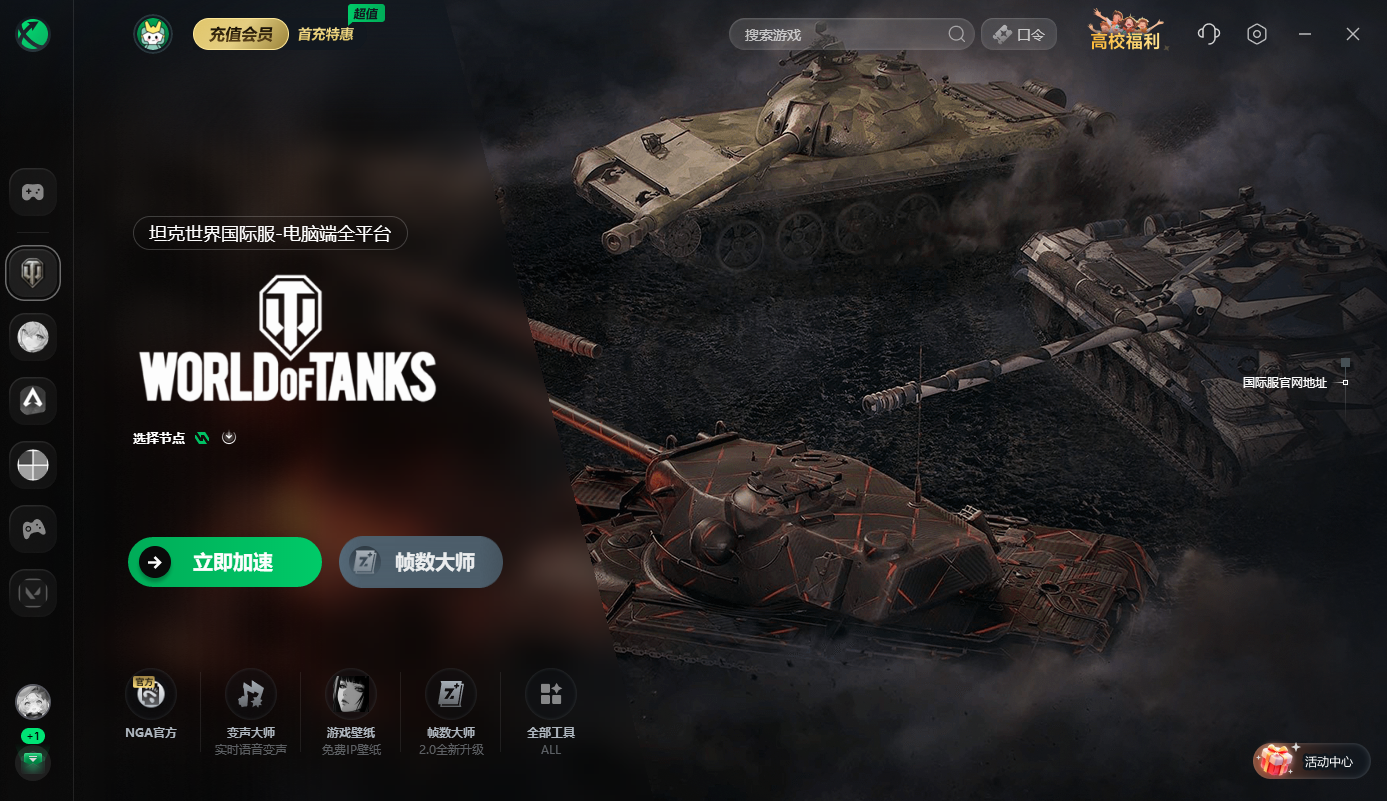The width and height of the screenshot is (1387, 801).
Task: Open the 高校福利 campus benefits banner
Action: (1125, 32)
